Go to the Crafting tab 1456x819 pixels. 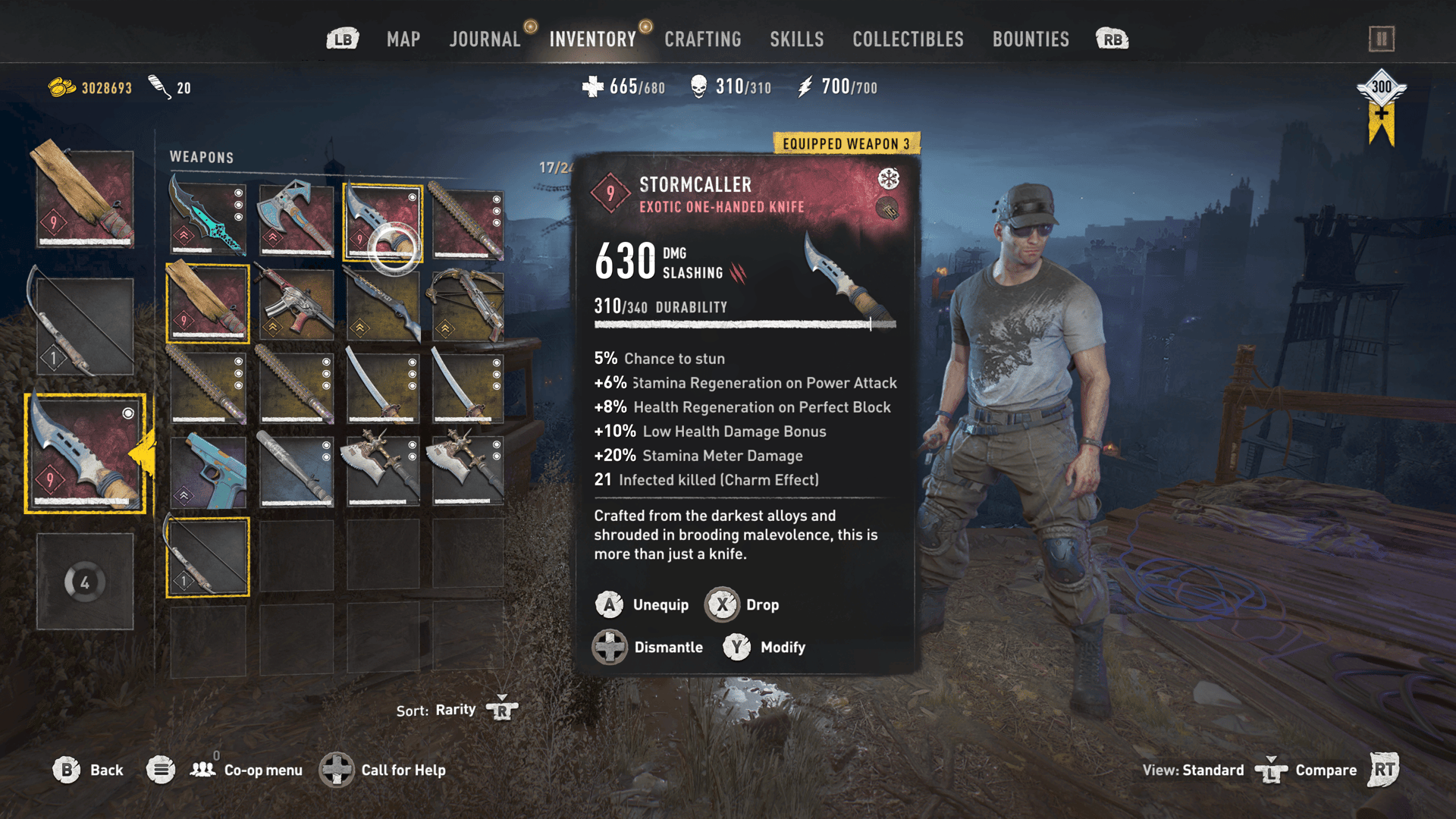(702, 39)
